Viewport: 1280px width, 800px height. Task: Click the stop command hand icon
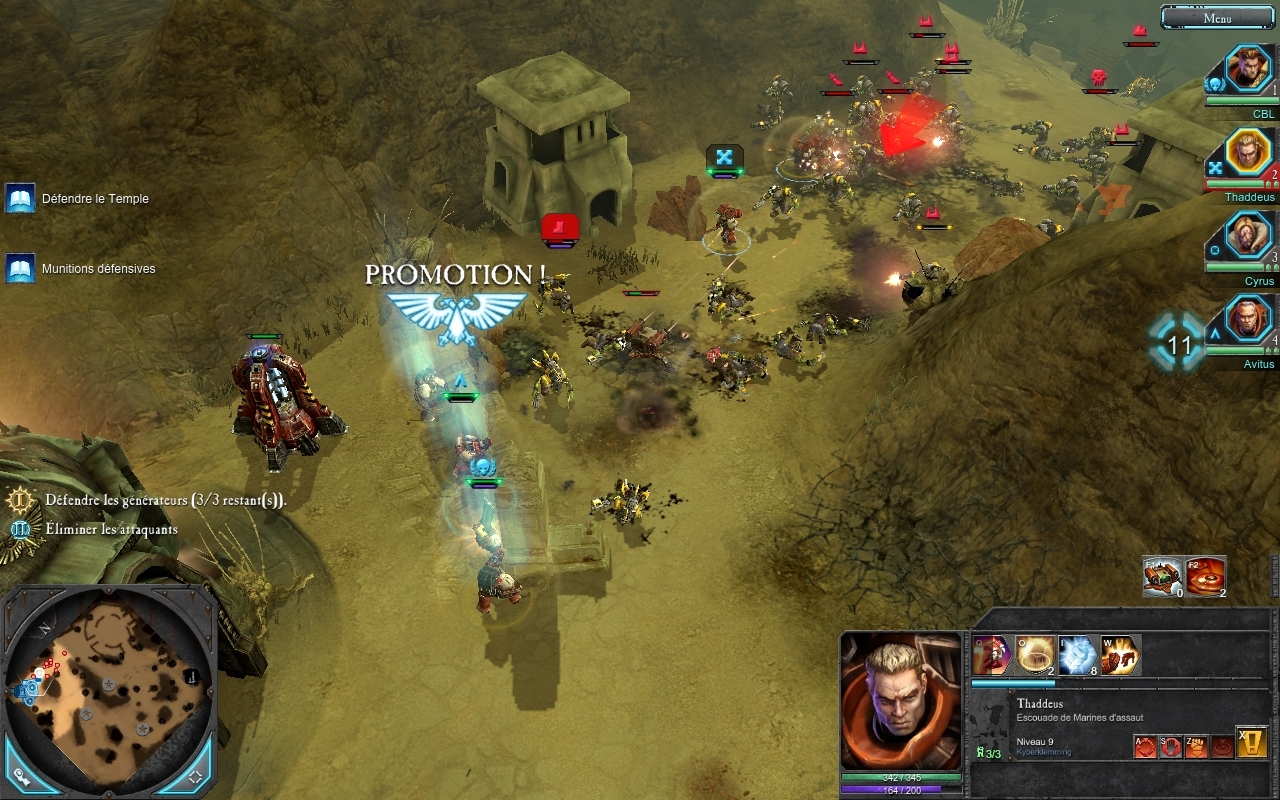click(x=1171, y=746)
